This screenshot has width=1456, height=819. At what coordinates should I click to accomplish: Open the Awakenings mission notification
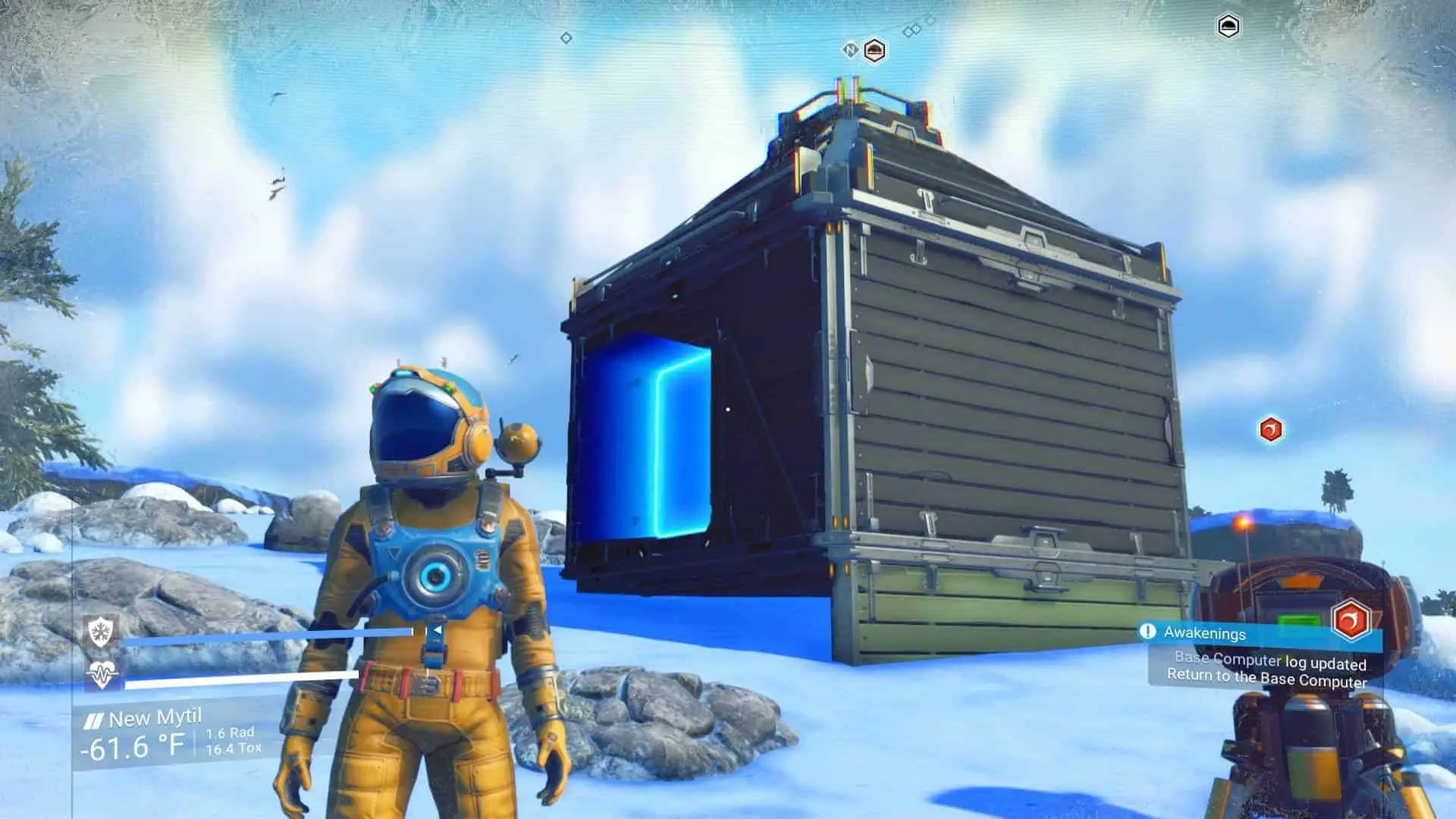(1204, 632)
